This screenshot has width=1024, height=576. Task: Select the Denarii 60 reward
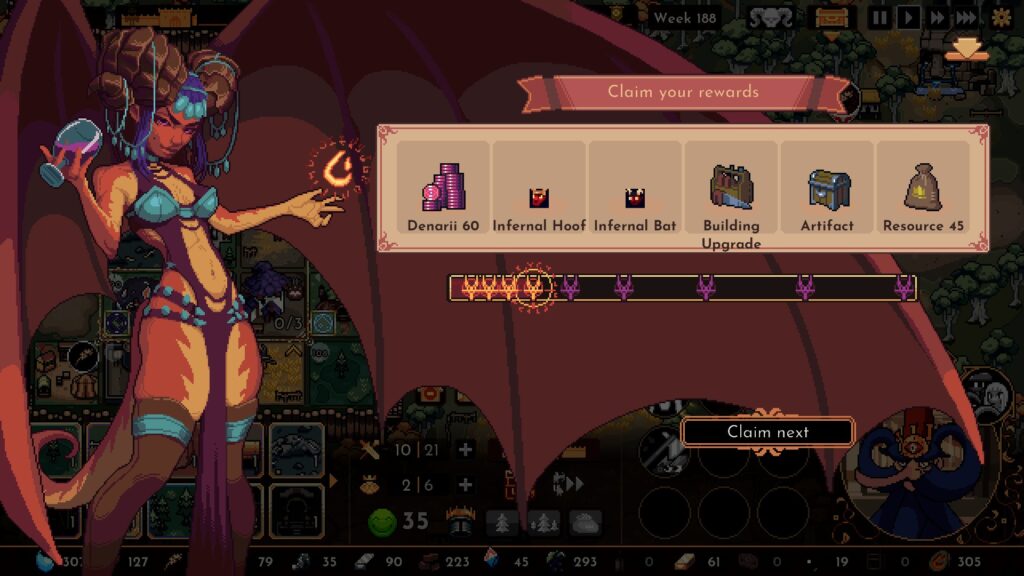pos(443,190)
